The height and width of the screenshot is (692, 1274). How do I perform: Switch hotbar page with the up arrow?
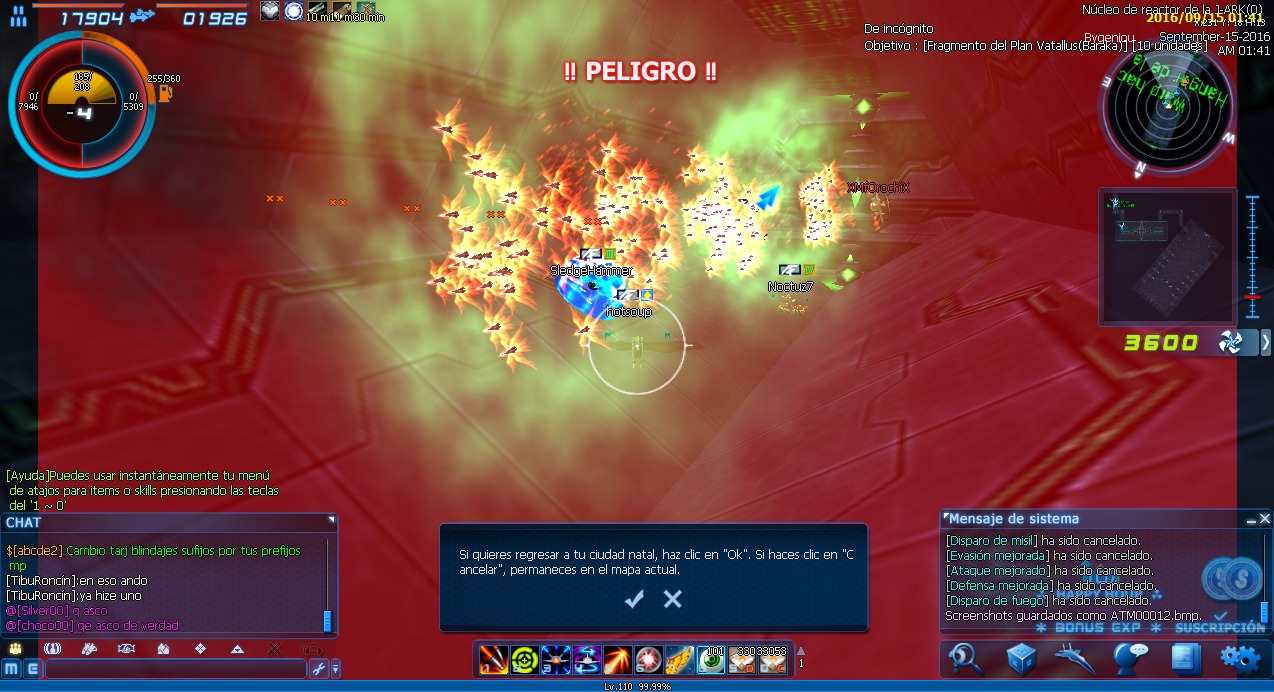800,651
